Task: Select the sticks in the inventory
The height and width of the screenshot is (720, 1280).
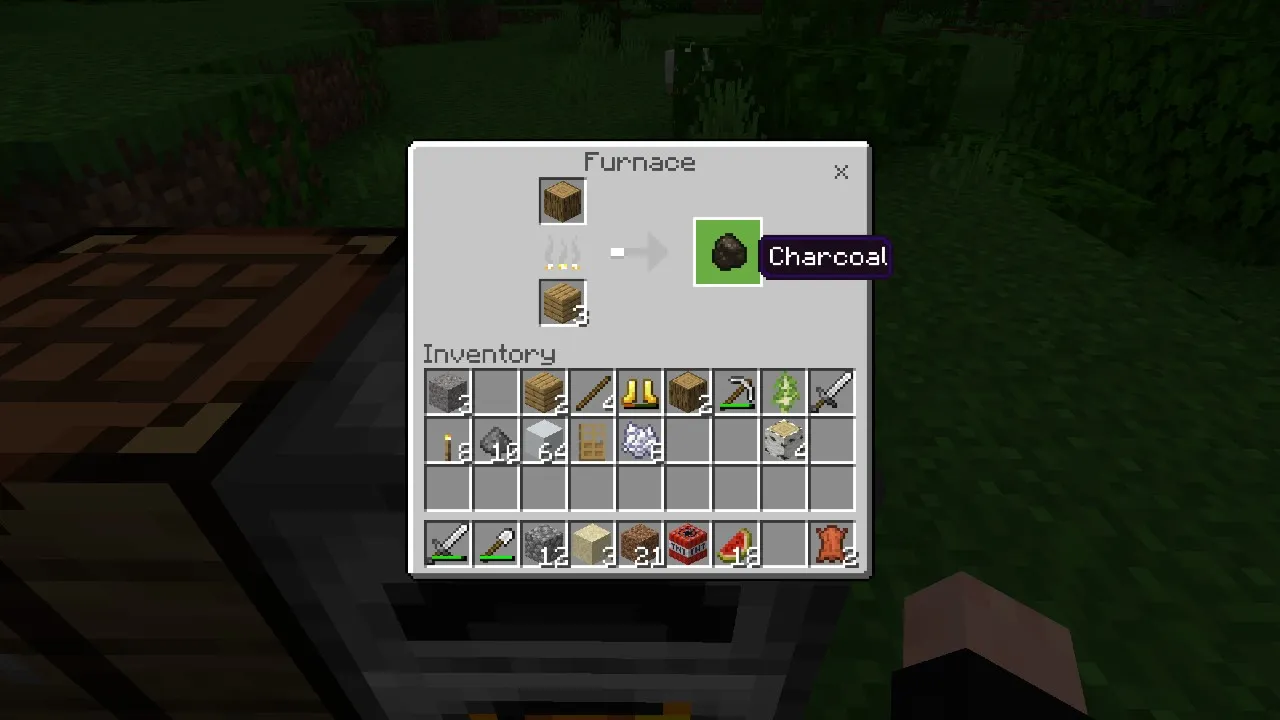Action: click(x=591, y=392)
